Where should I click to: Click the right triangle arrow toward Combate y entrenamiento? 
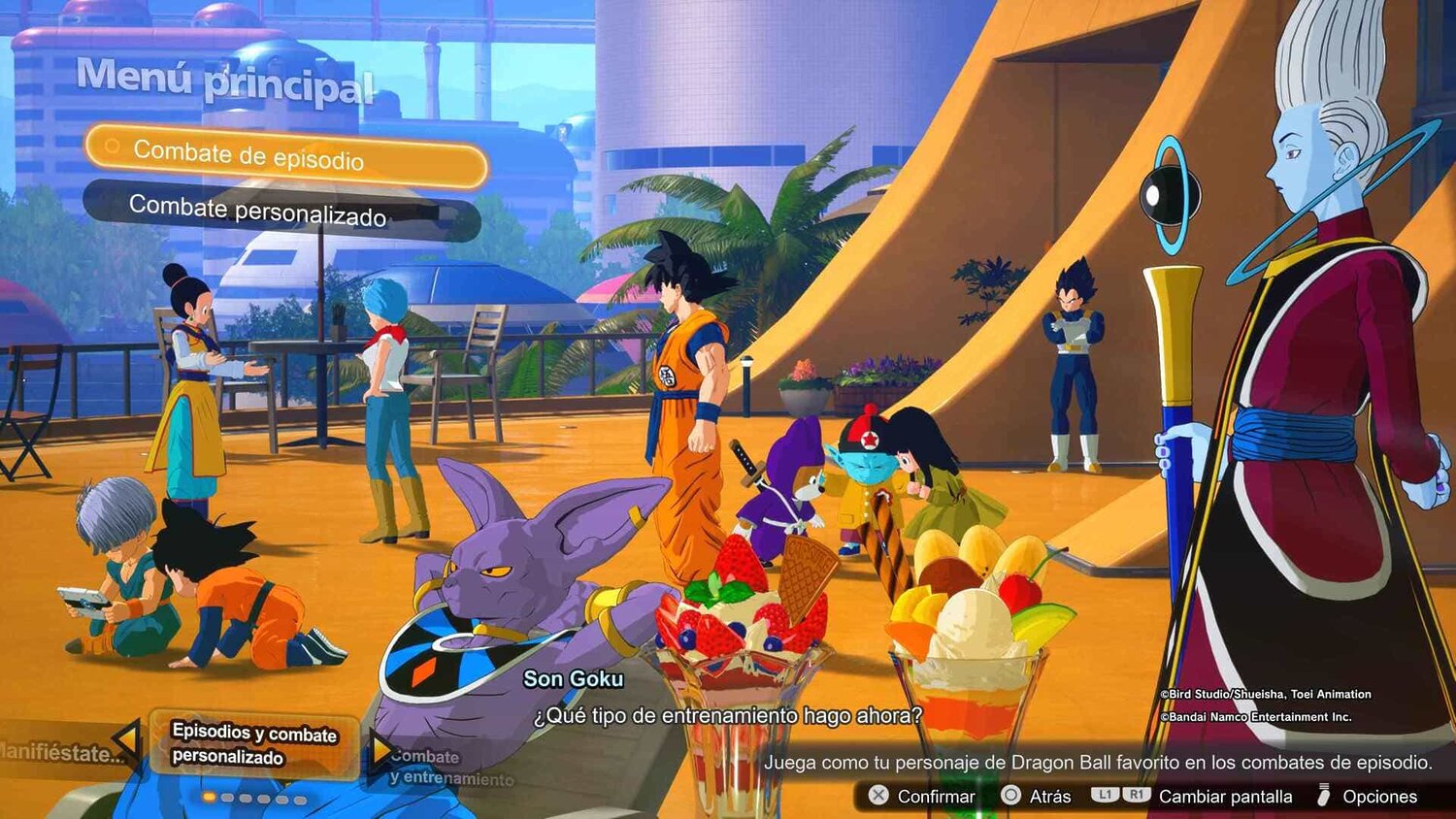381,750
